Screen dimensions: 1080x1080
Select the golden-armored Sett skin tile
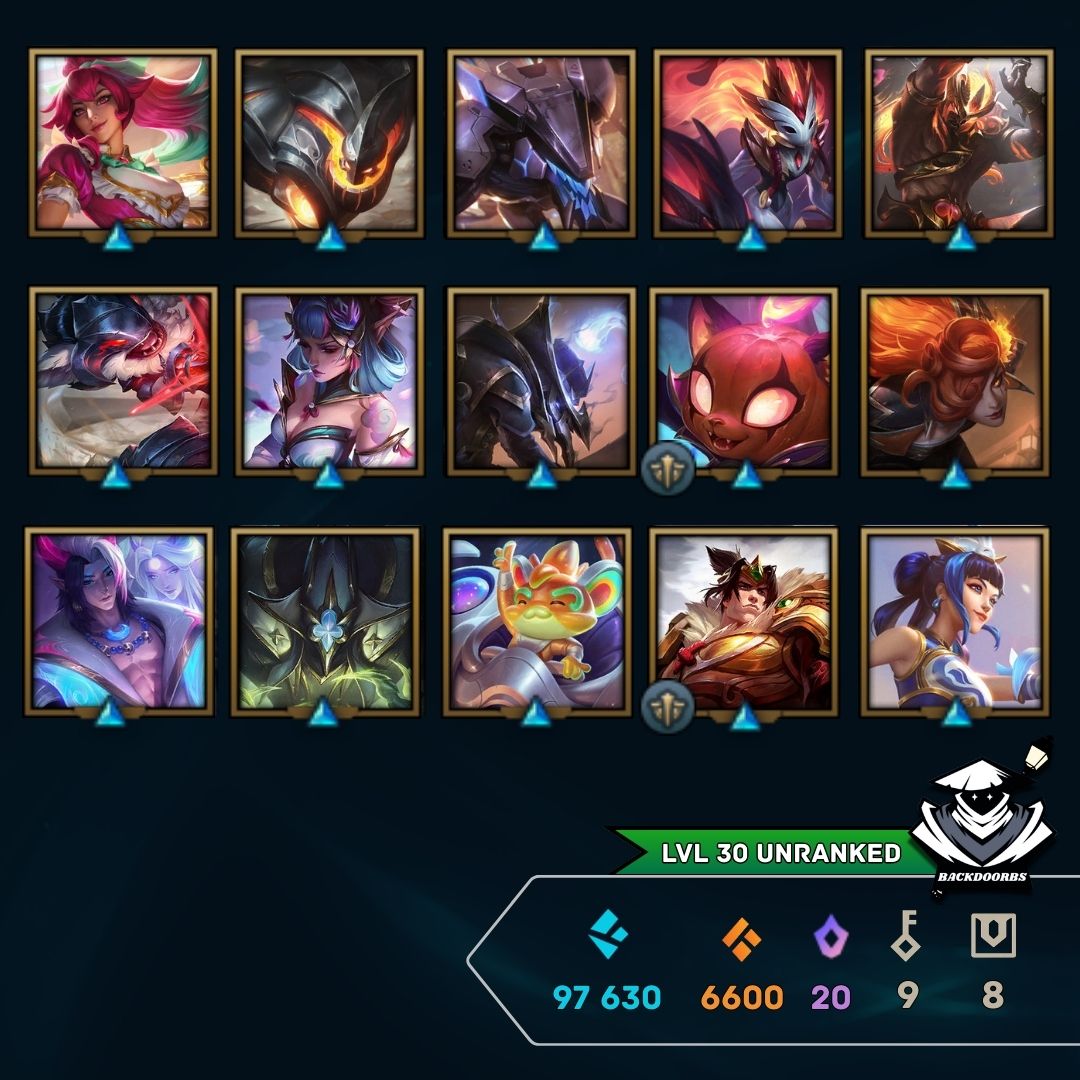[743, 622]
